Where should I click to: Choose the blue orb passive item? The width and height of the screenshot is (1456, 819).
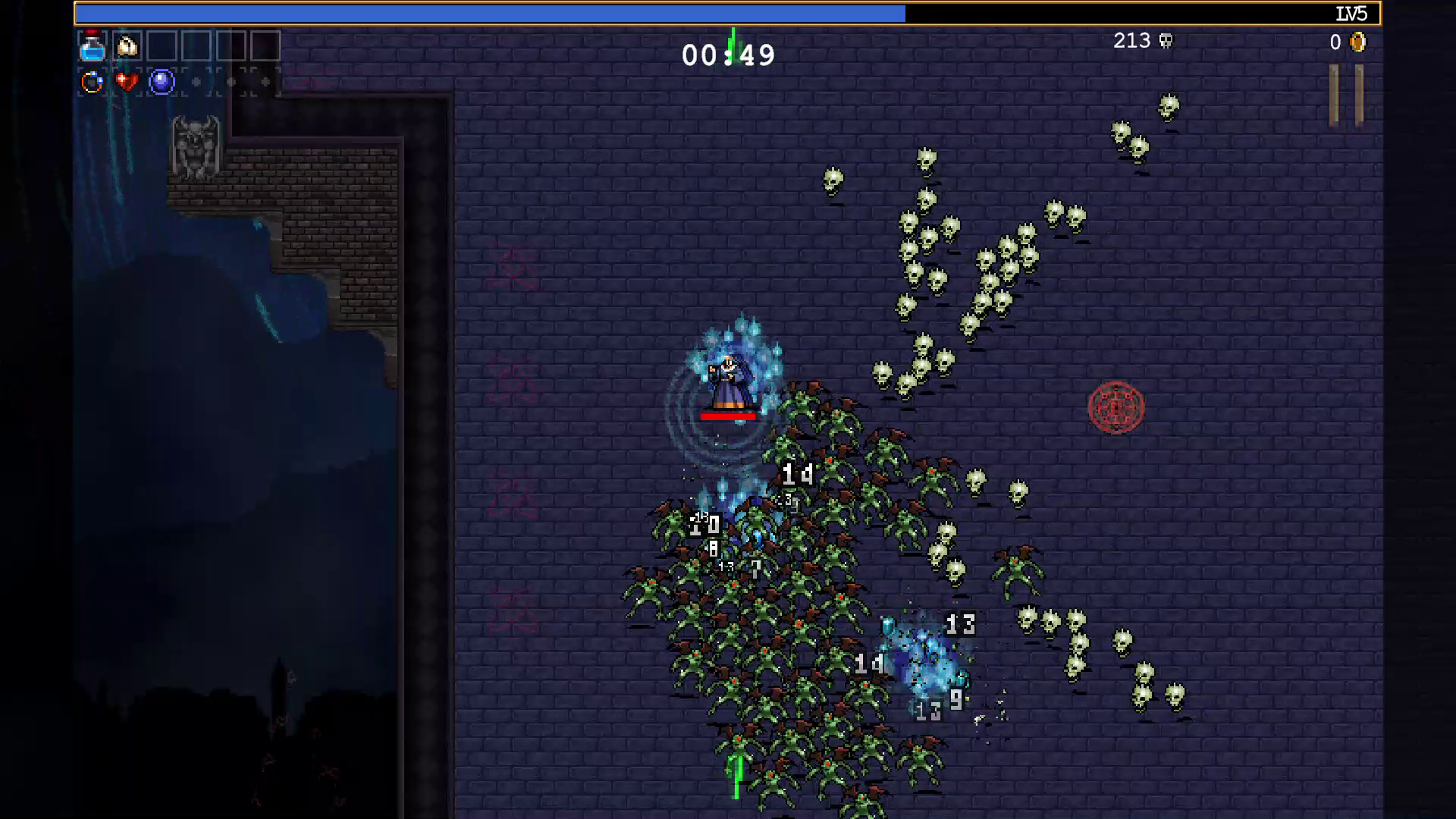click(x=162, y=81)
